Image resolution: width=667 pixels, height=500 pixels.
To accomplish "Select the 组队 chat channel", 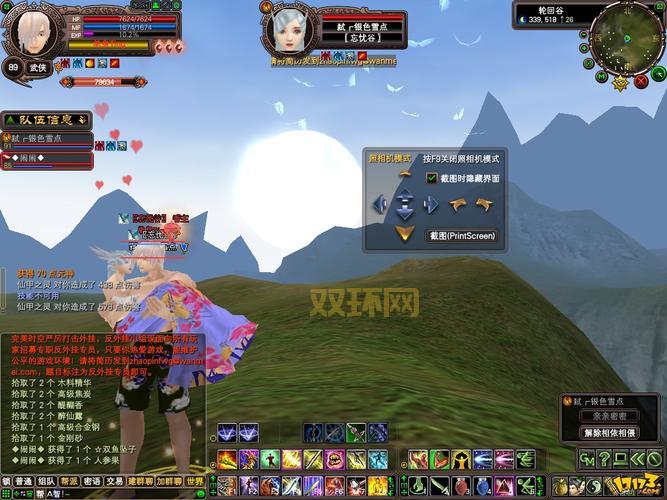I will click(46, 481).
